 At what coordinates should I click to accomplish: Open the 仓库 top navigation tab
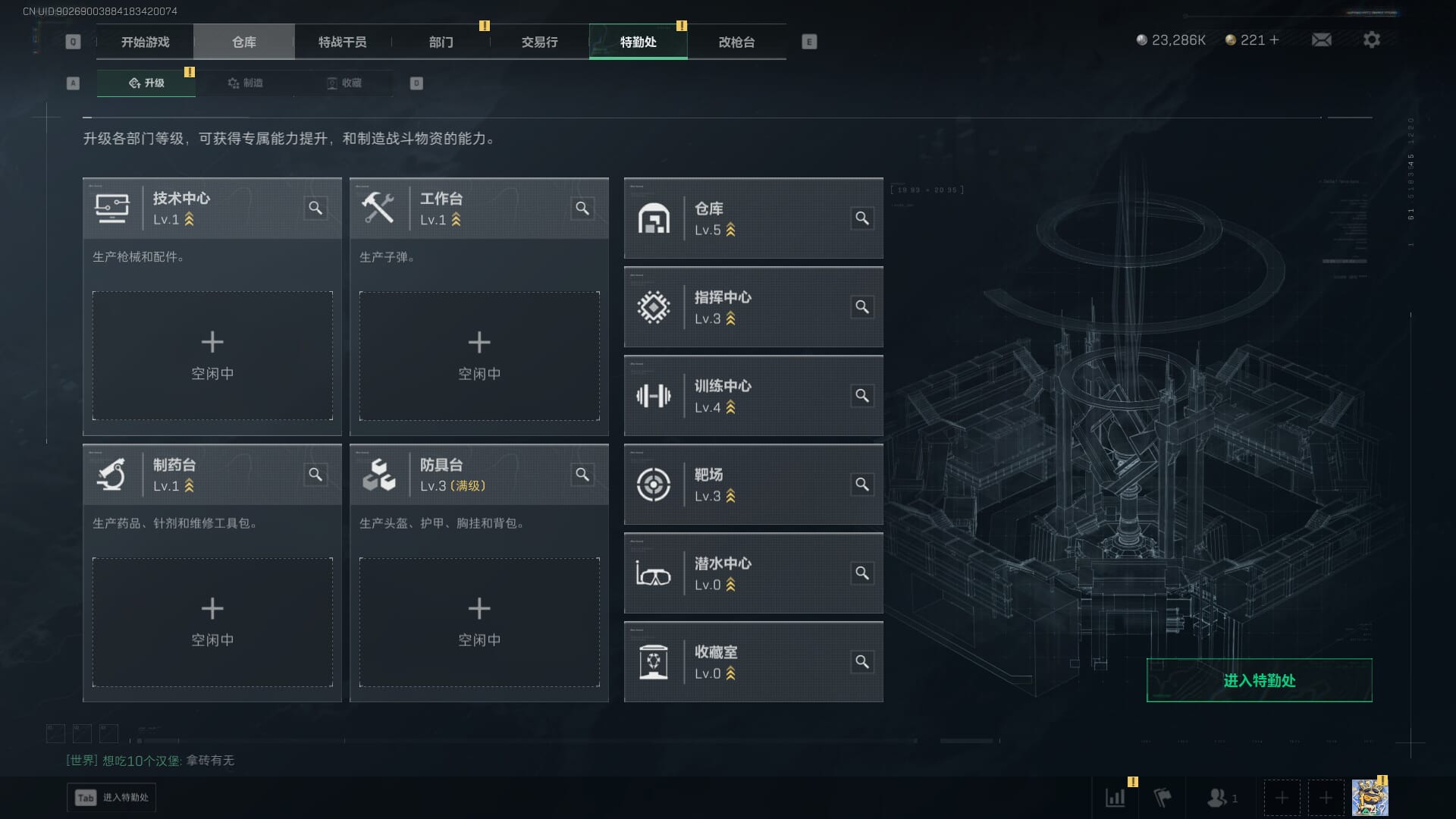pos(243,42)
